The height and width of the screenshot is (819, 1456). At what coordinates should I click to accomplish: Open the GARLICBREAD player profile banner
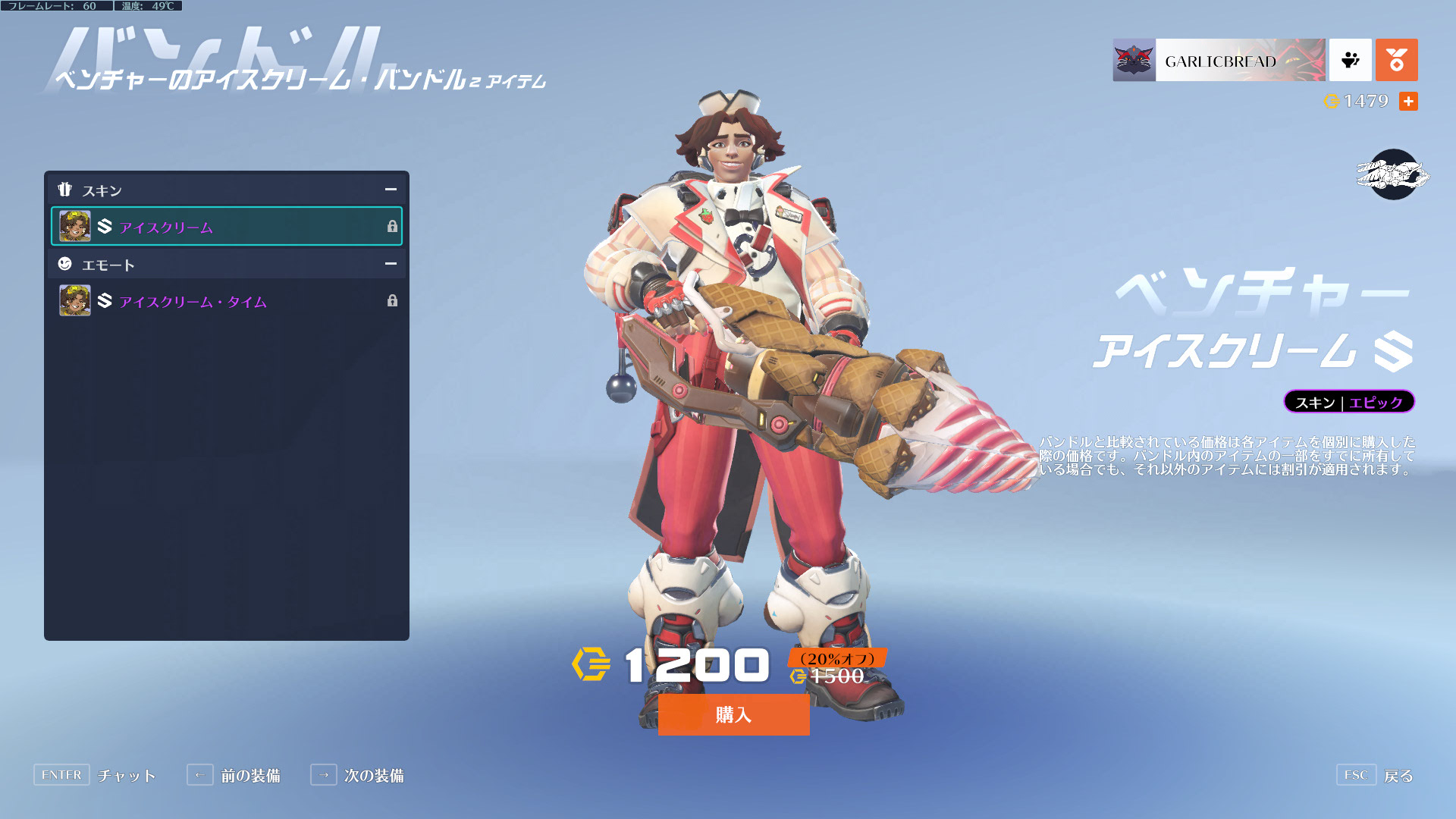tap(1219, 61)
